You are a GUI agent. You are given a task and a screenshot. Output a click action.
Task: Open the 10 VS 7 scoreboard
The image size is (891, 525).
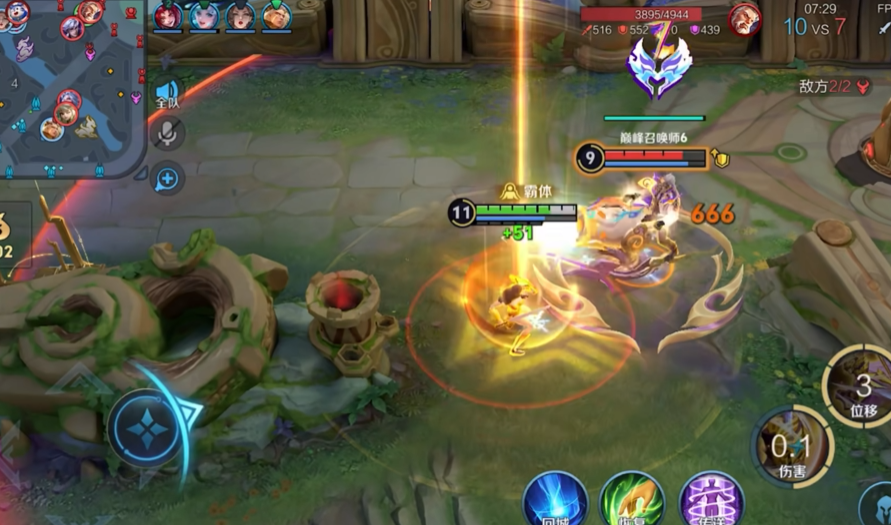[814, 27]
